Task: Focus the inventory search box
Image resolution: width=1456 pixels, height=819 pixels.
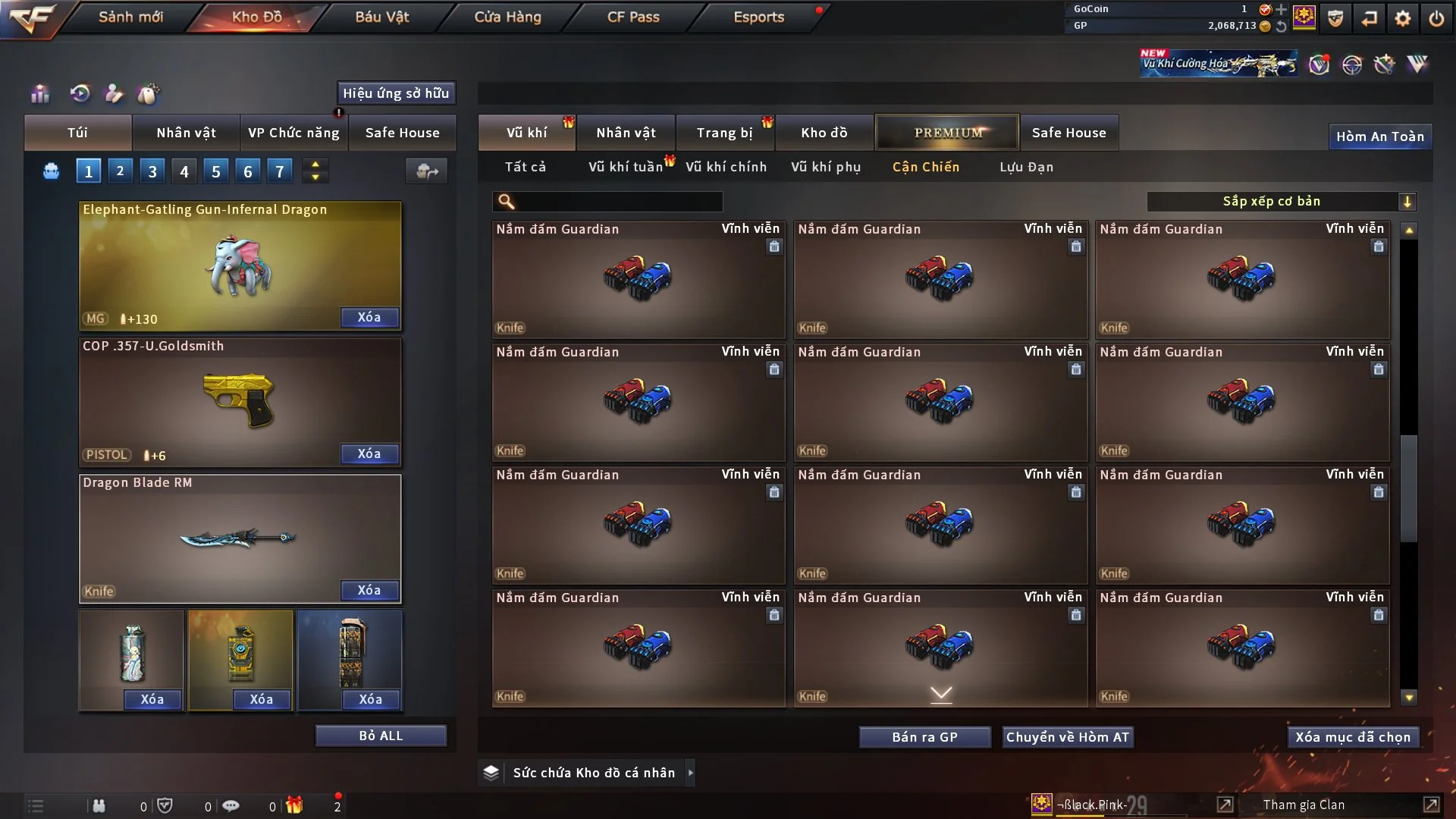Action: (x=618, y=202)
